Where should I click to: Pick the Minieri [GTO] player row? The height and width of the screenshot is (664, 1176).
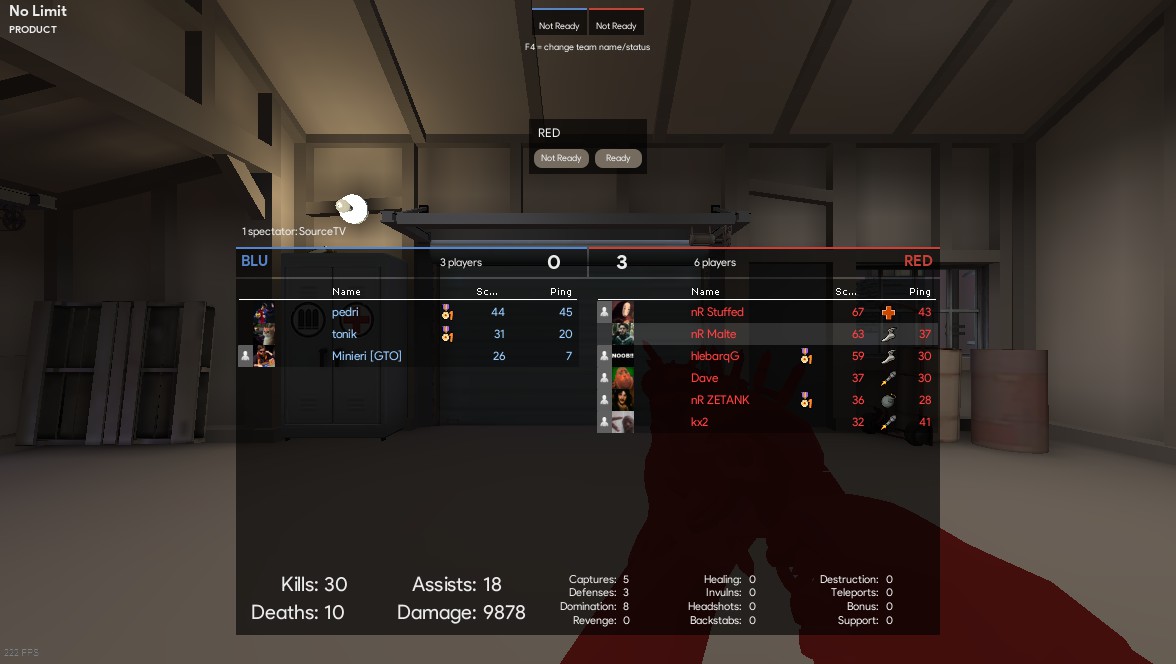click(367, 356)
